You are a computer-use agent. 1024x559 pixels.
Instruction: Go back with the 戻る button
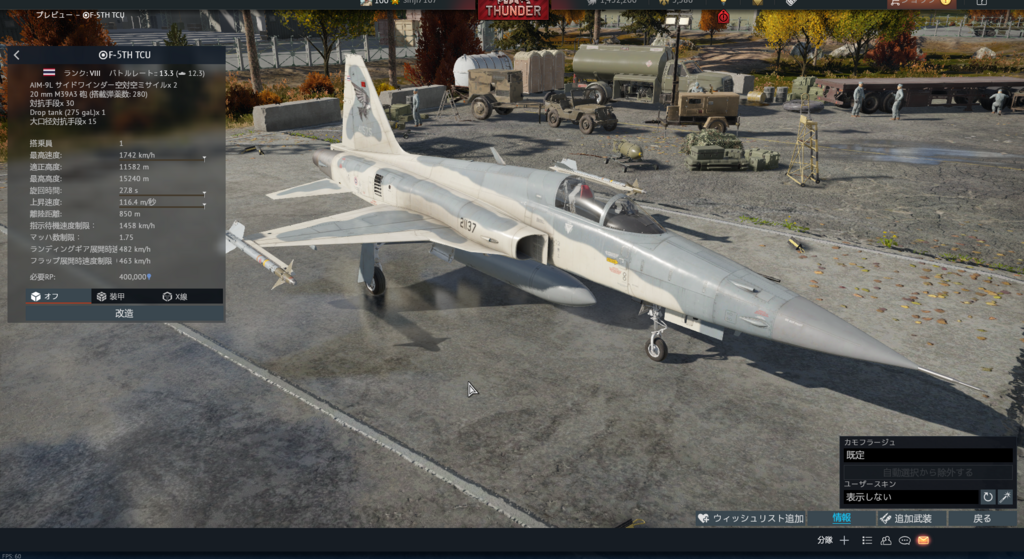[983, 518]
